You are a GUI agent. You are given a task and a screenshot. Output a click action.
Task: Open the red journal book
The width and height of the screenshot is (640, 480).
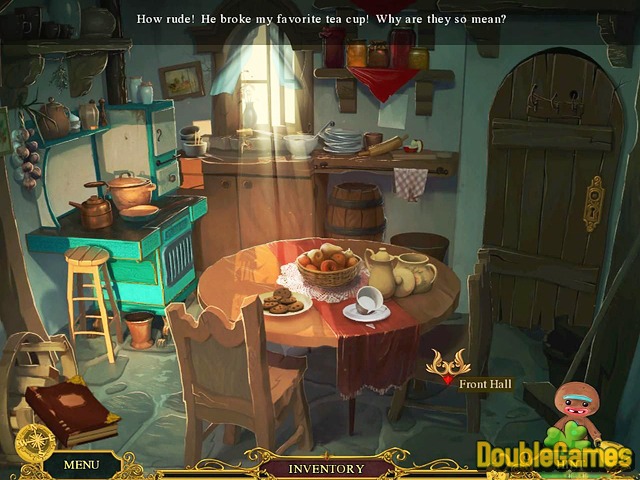point(71,410)
